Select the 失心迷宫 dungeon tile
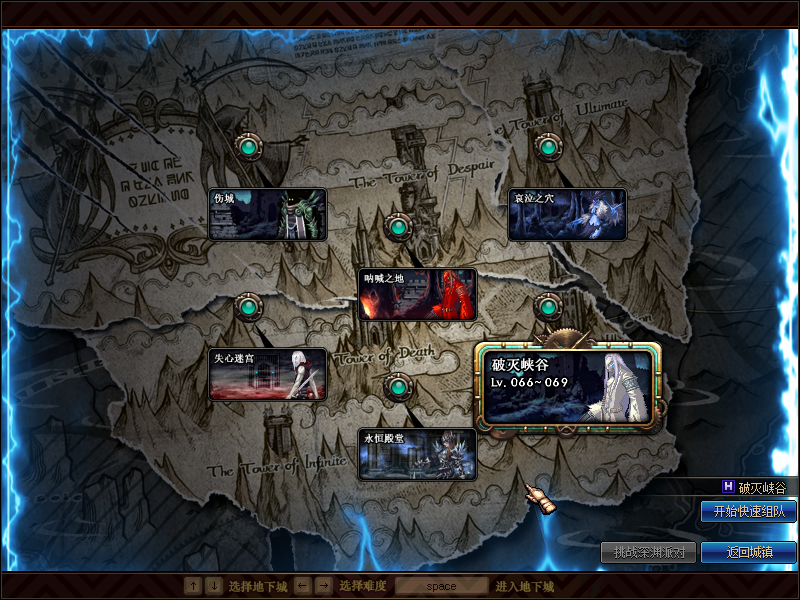Viewport: 800px width, 600px height. 267,374
